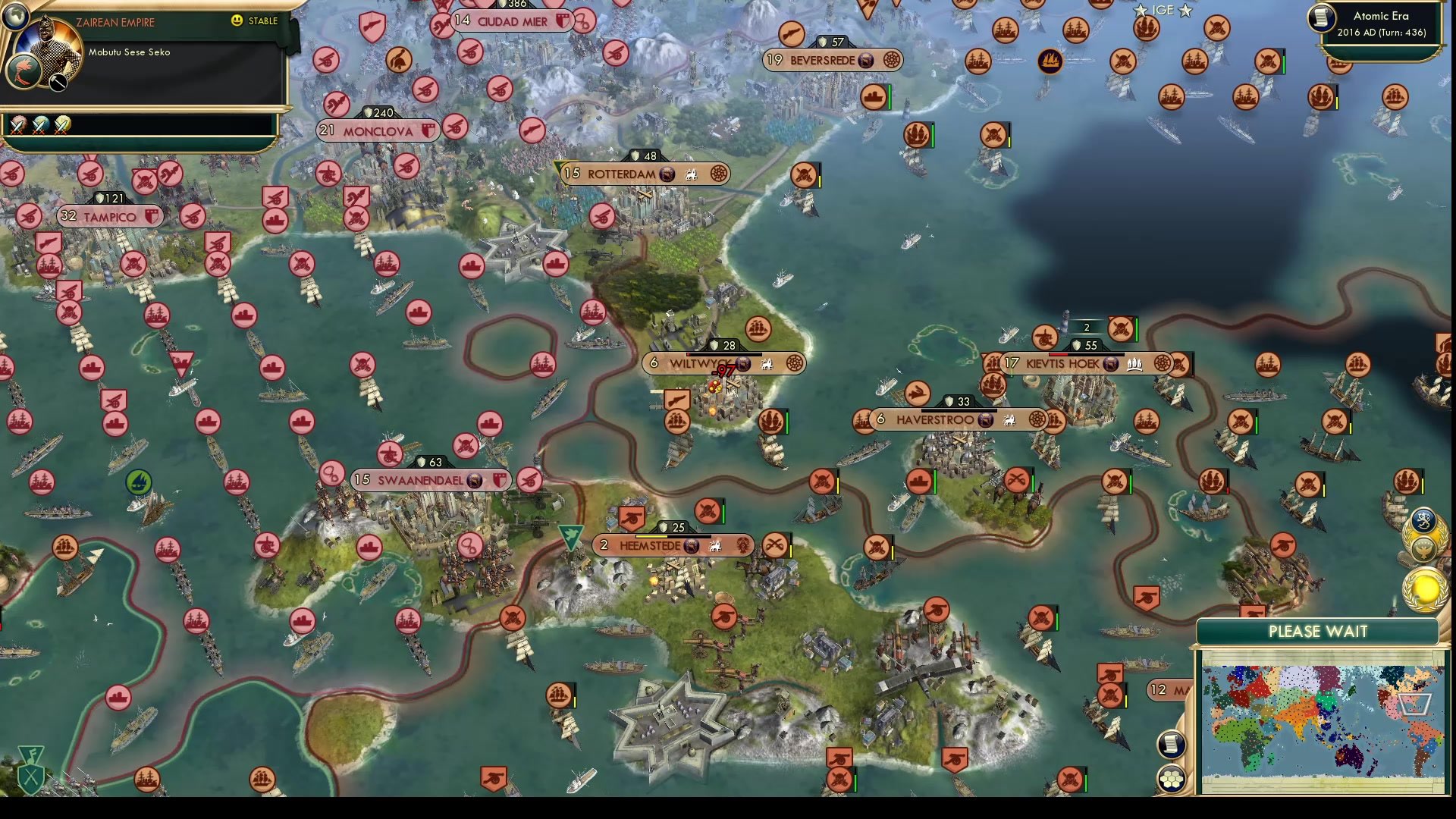Click the happiness smiley next to STABLE
Image resolution: width=1456 pixels, height=819 pixels.
pyautogui.click(x=237, y=21)
